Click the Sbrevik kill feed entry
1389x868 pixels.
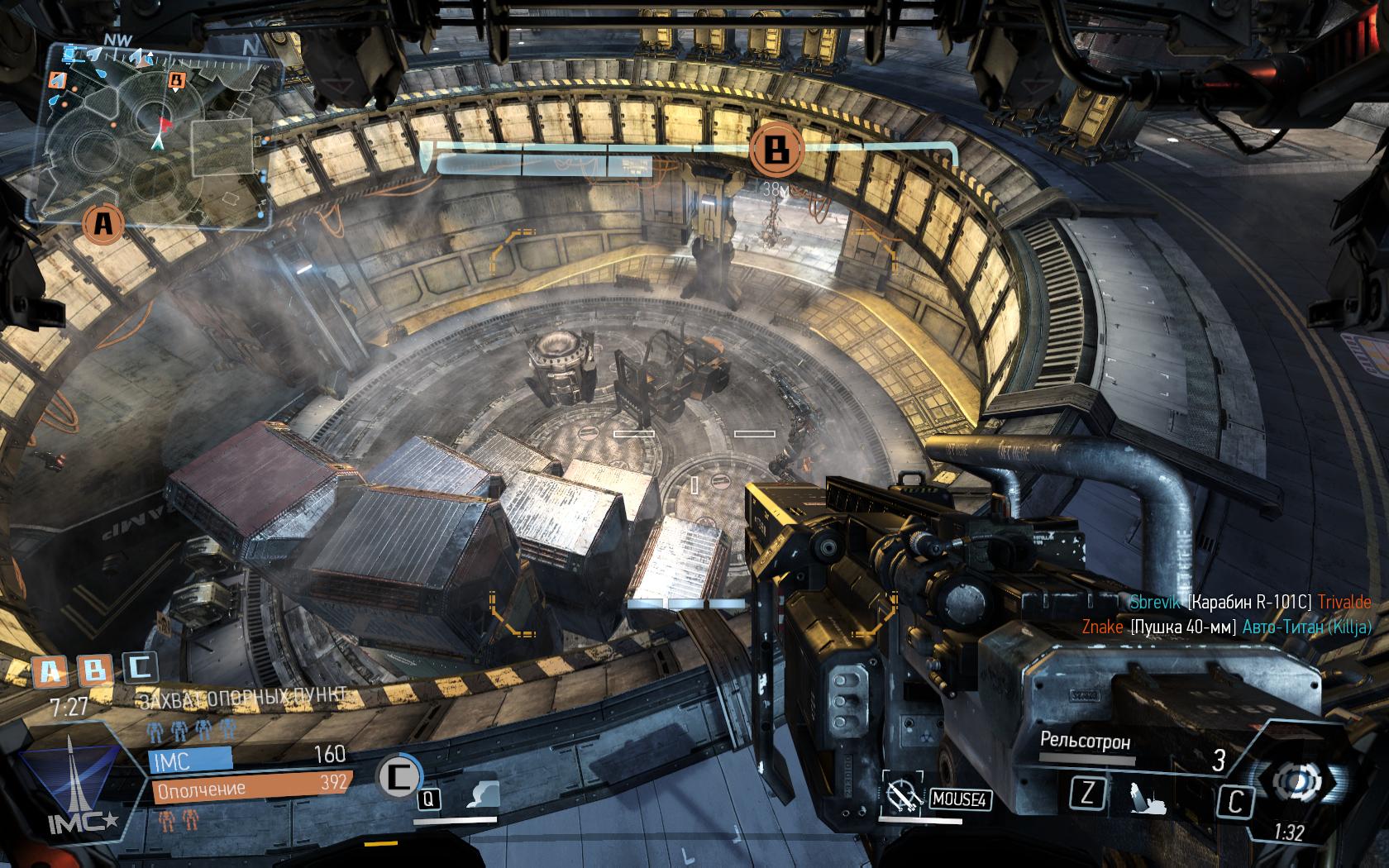1250,603
